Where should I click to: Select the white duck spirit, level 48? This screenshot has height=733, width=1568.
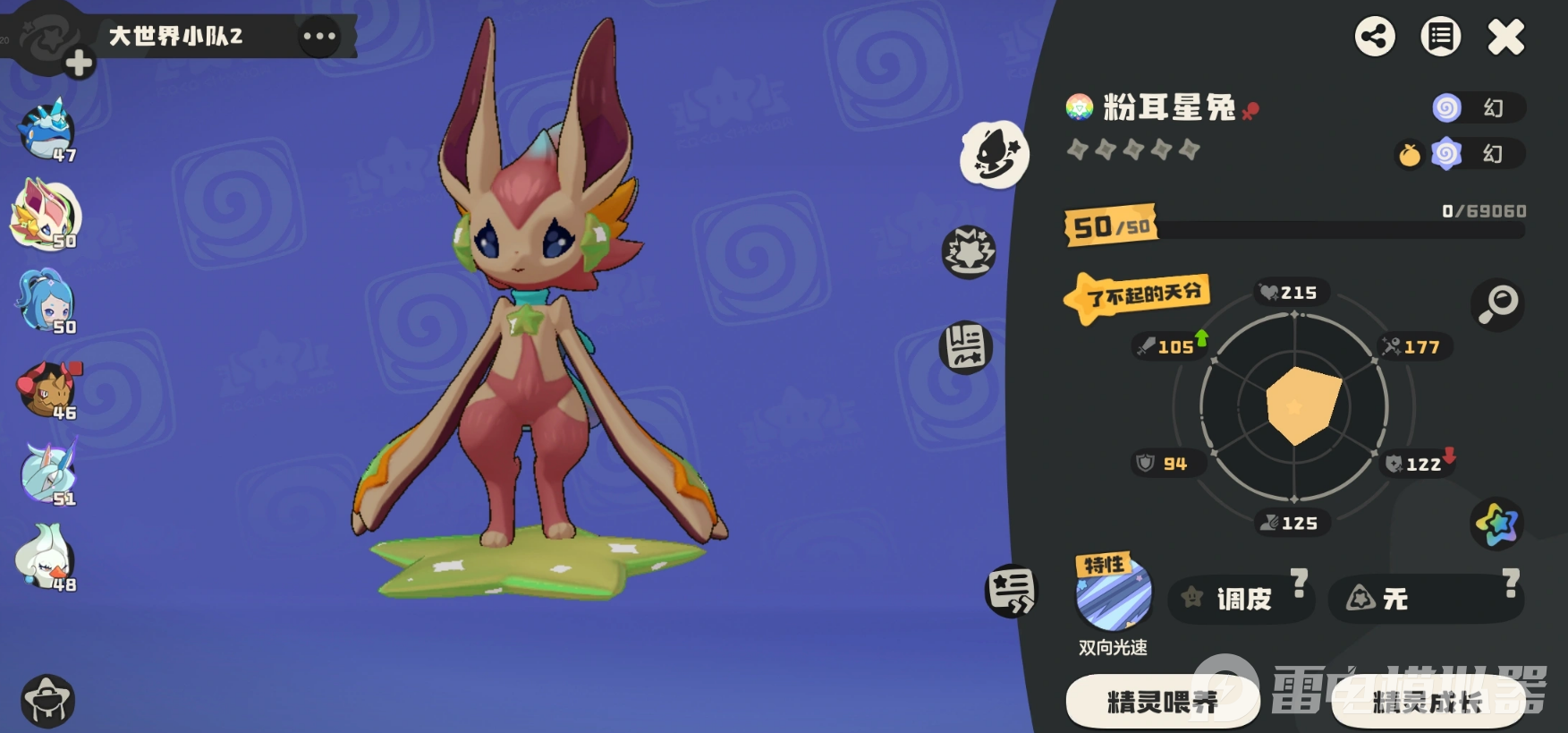coord(45,558)
